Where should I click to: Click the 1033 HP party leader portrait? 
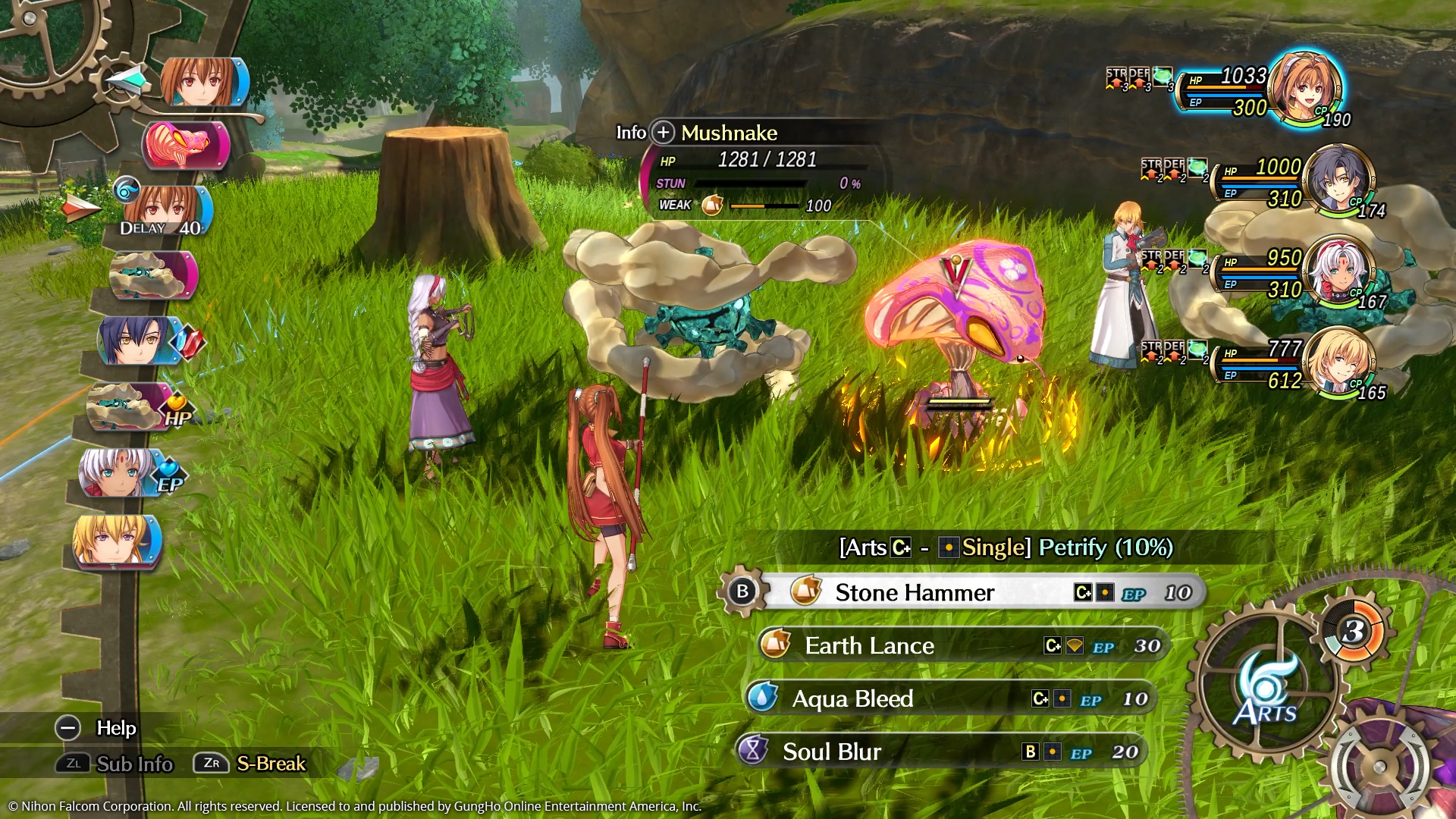pyautogui.click(x=1305, y=87)
